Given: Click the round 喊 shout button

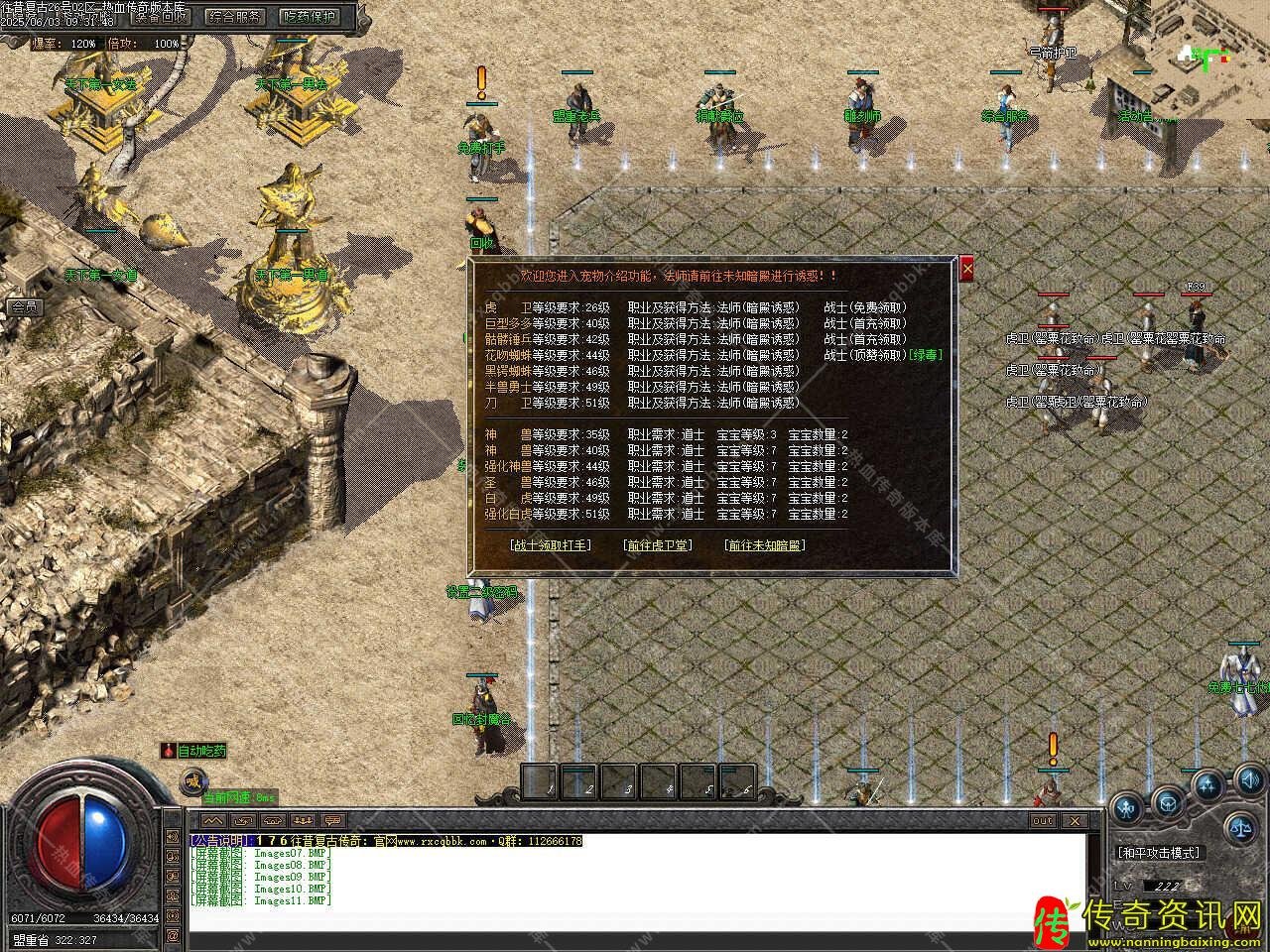Looking at the screenshot, I should (x=191, y=781).
